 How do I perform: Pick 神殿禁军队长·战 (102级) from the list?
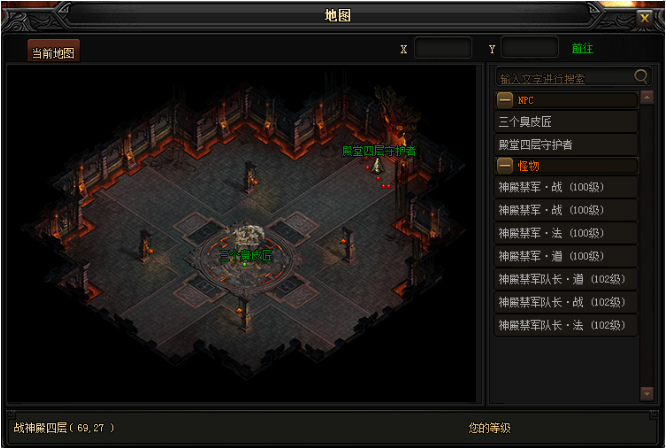tap(566, 302)
